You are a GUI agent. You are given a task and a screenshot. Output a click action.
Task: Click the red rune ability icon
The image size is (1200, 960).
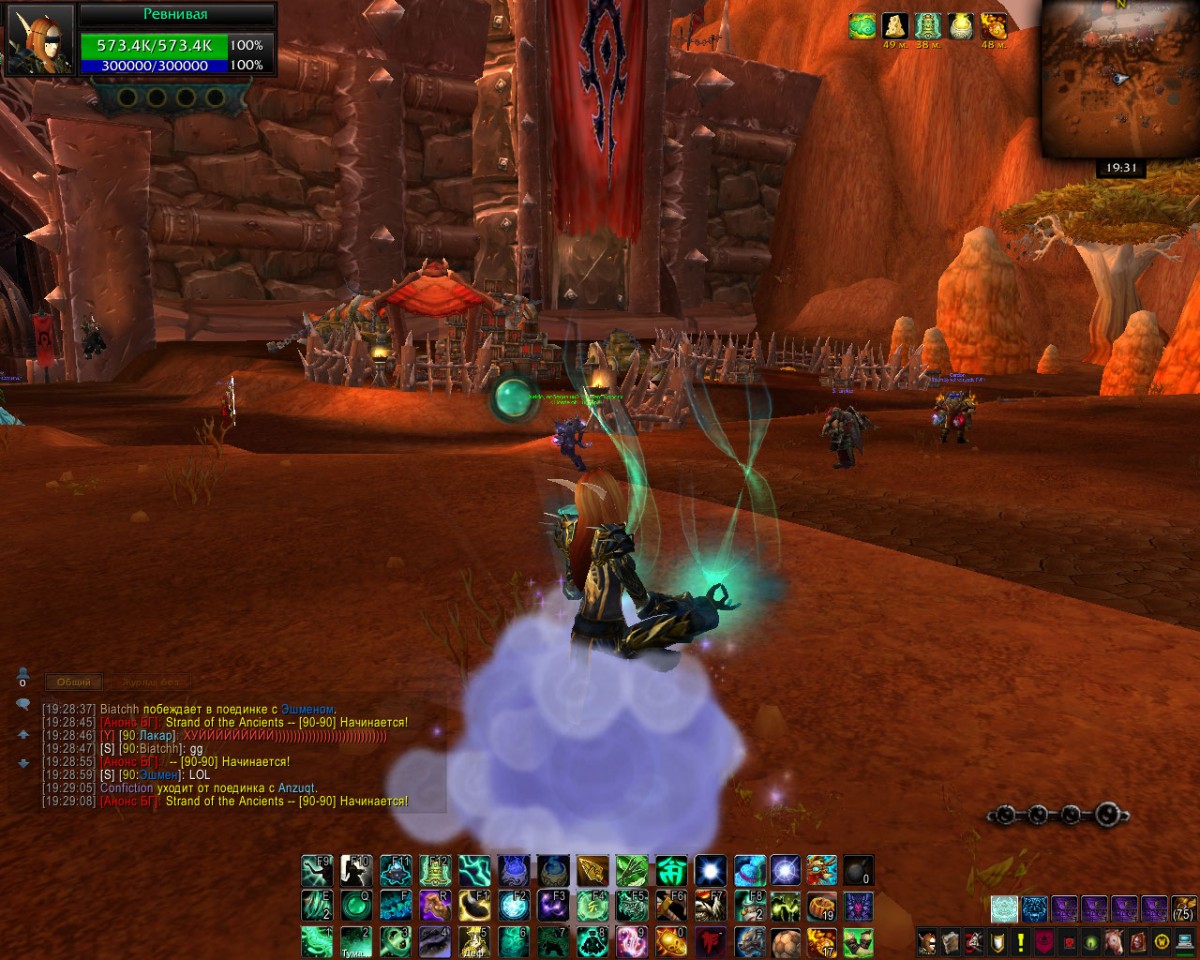(x=710, y=941)
